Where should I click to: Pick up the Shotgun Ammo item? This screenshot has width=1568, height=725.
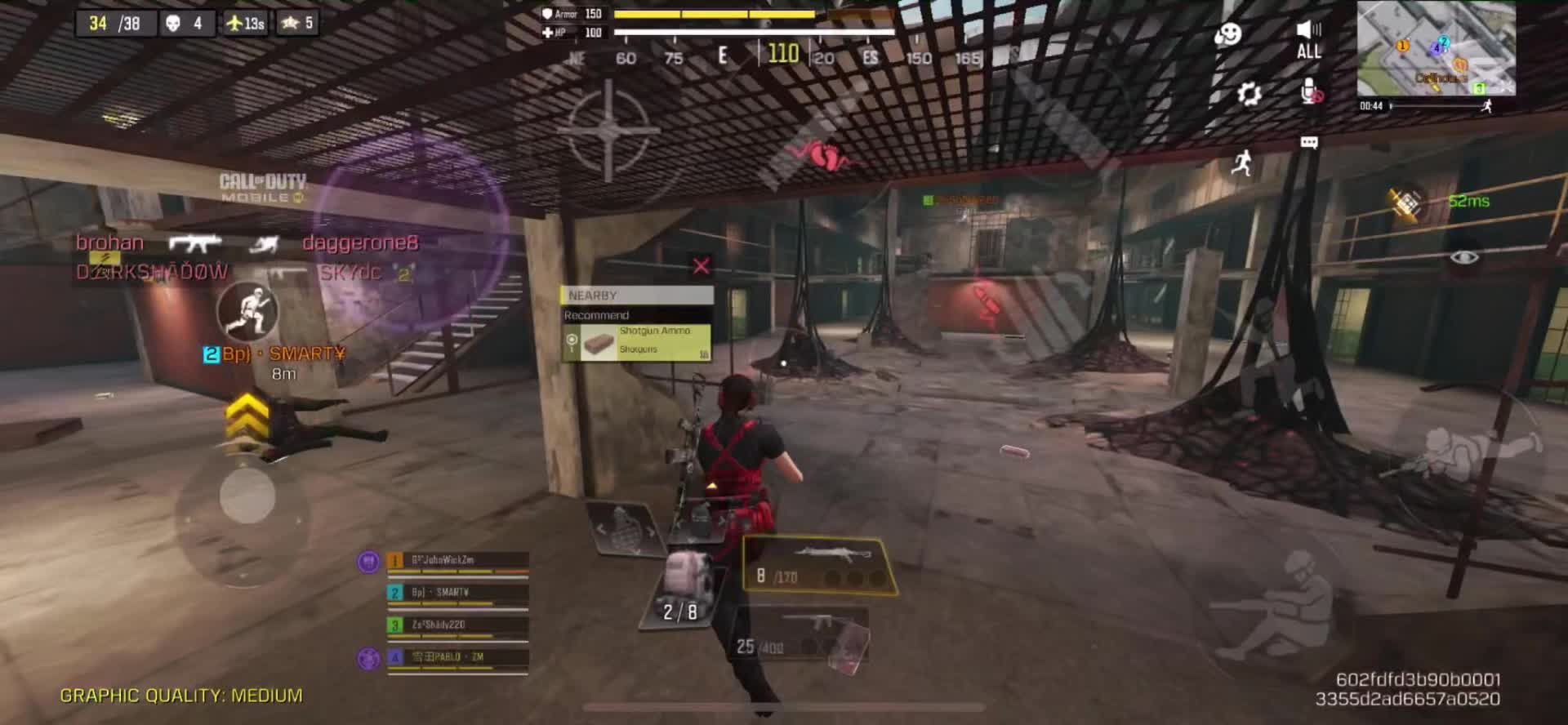(x=636, y=342)
